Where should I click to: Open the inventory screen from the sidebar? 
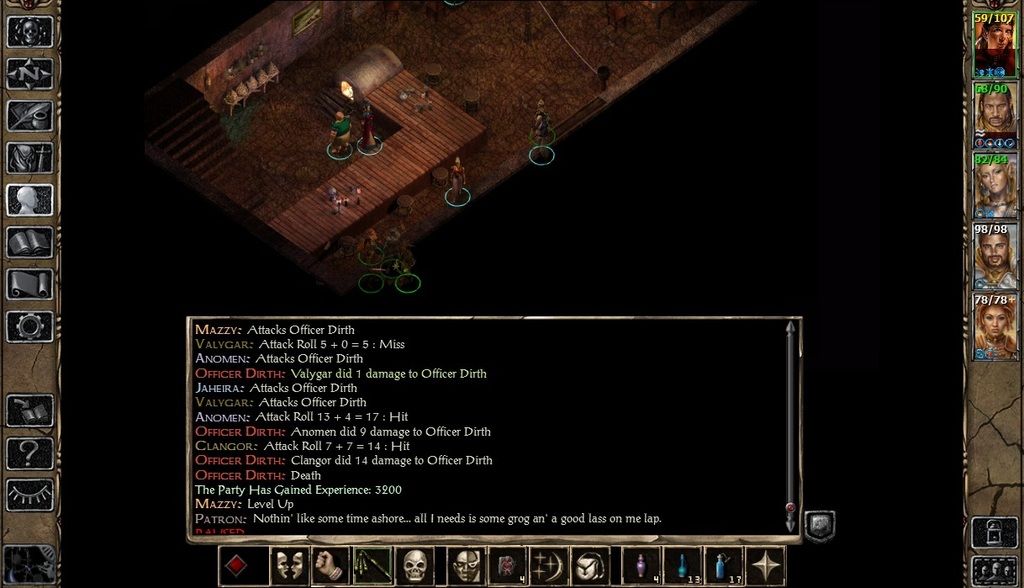click(x=30, y=158)
